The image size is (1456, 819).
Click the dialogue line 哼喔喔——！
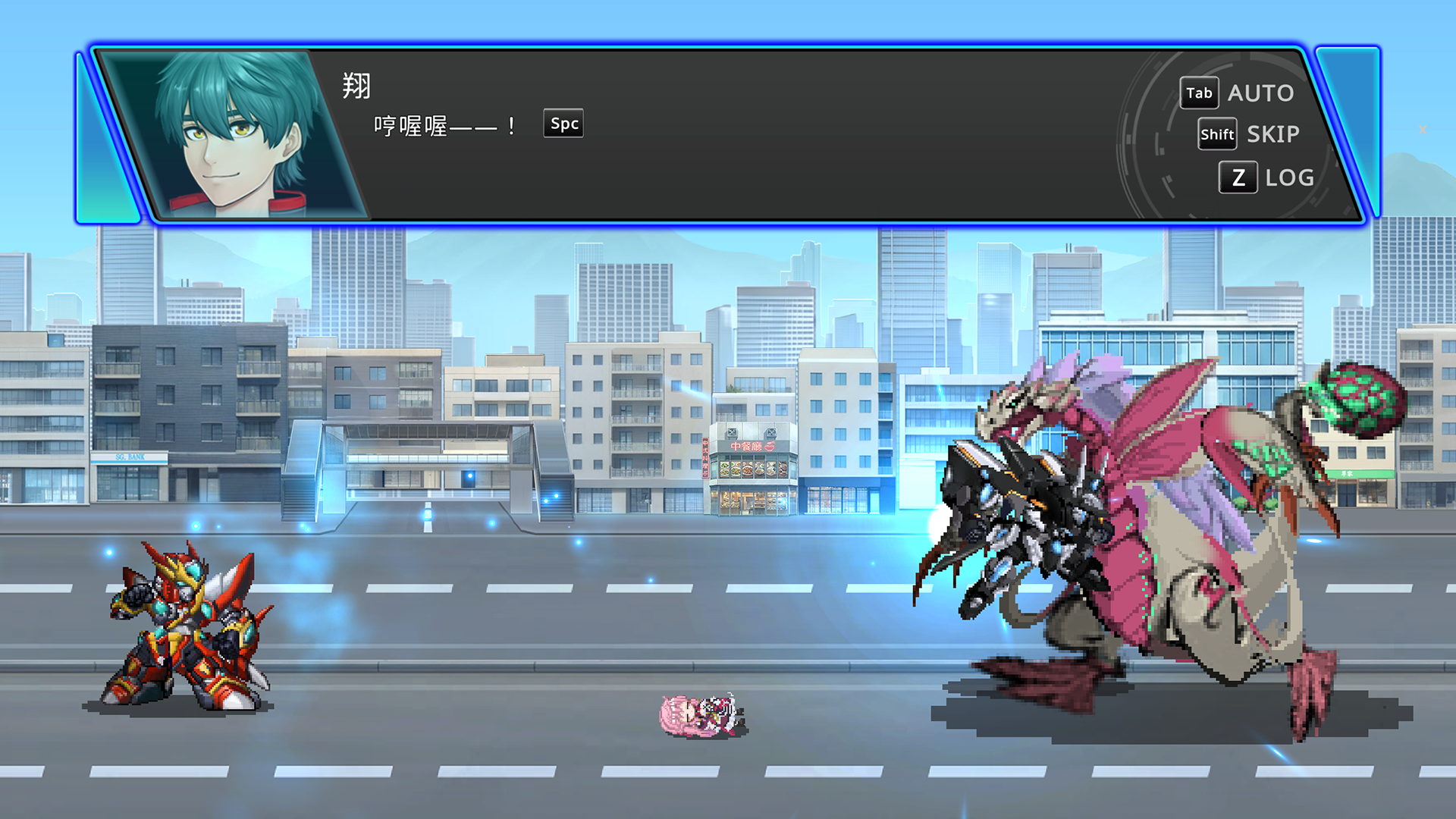[x=444, y=125]
